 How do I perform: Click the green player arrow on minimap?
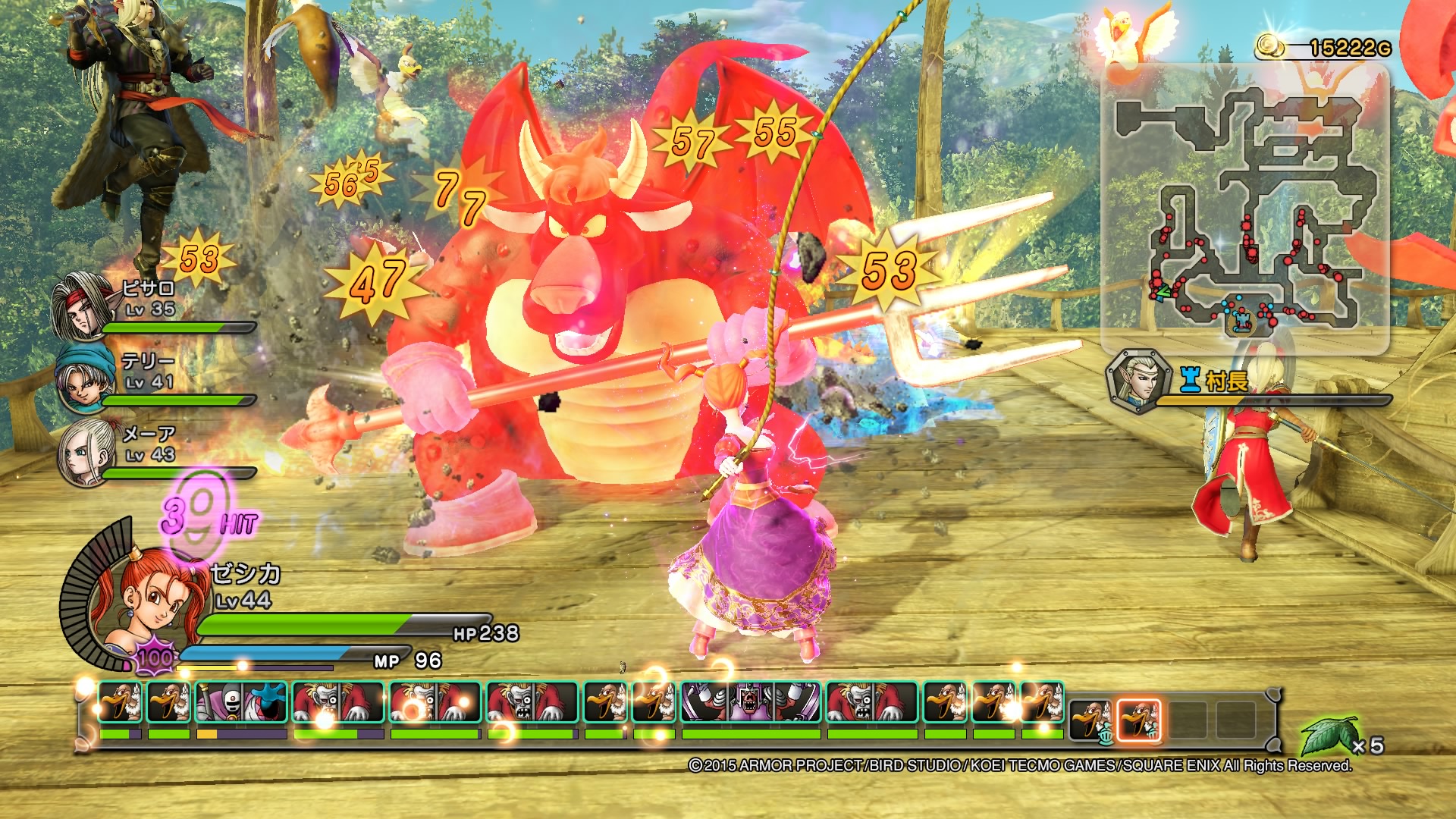[1163, 290]
